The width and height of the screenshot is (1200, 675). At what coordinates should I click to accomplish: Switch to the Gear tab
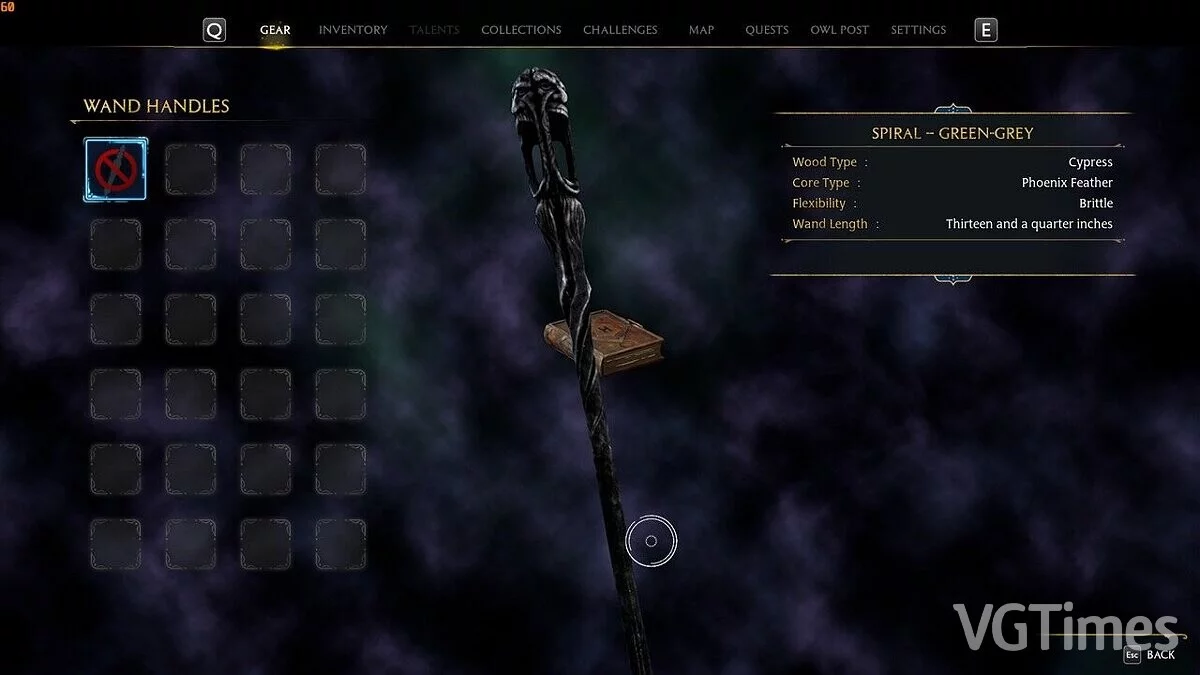pyautogui.click(x=275, y=30)
